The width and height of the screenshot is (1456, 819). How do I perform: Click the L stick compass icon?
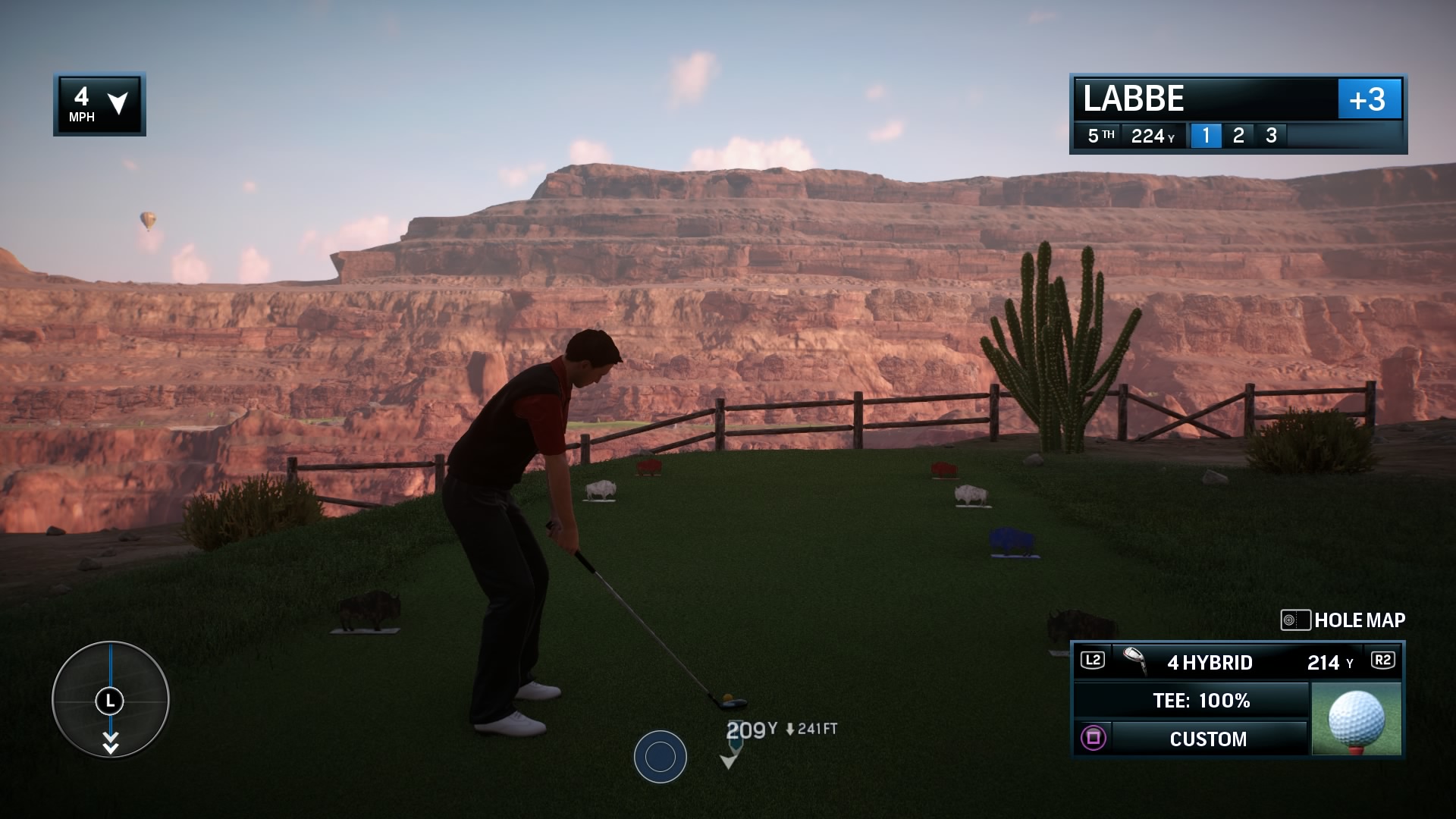pyautogui.click(x=111, y=701)
